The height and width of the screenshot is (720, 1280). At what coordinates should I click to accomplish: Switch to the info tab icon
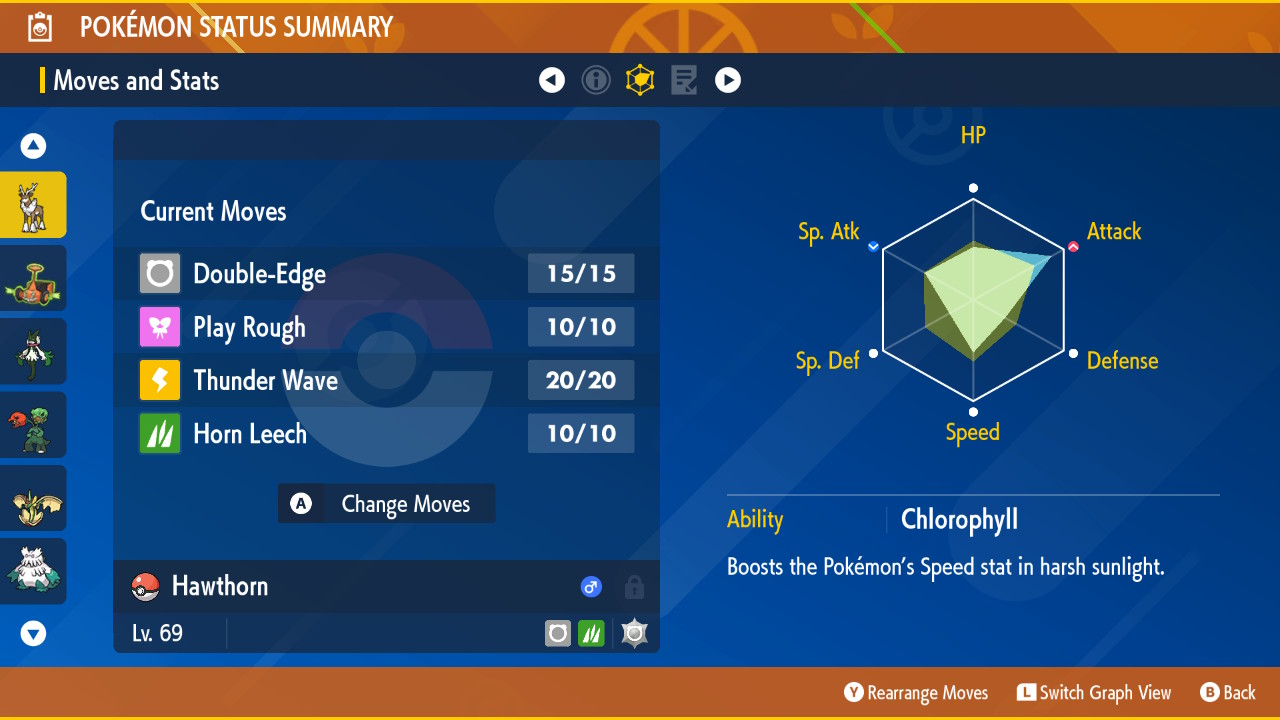click(596, 80)
